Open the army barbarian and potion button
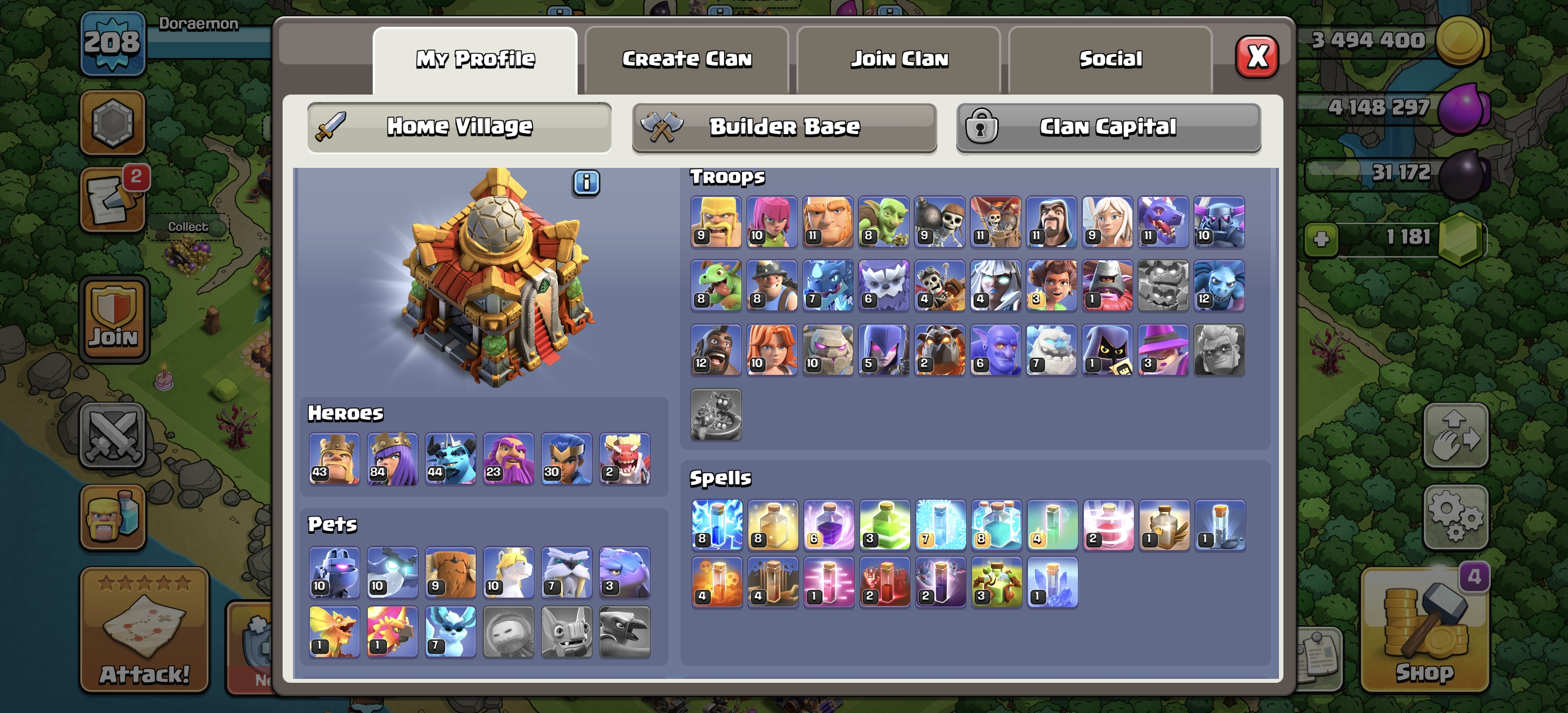 (113, 517)
